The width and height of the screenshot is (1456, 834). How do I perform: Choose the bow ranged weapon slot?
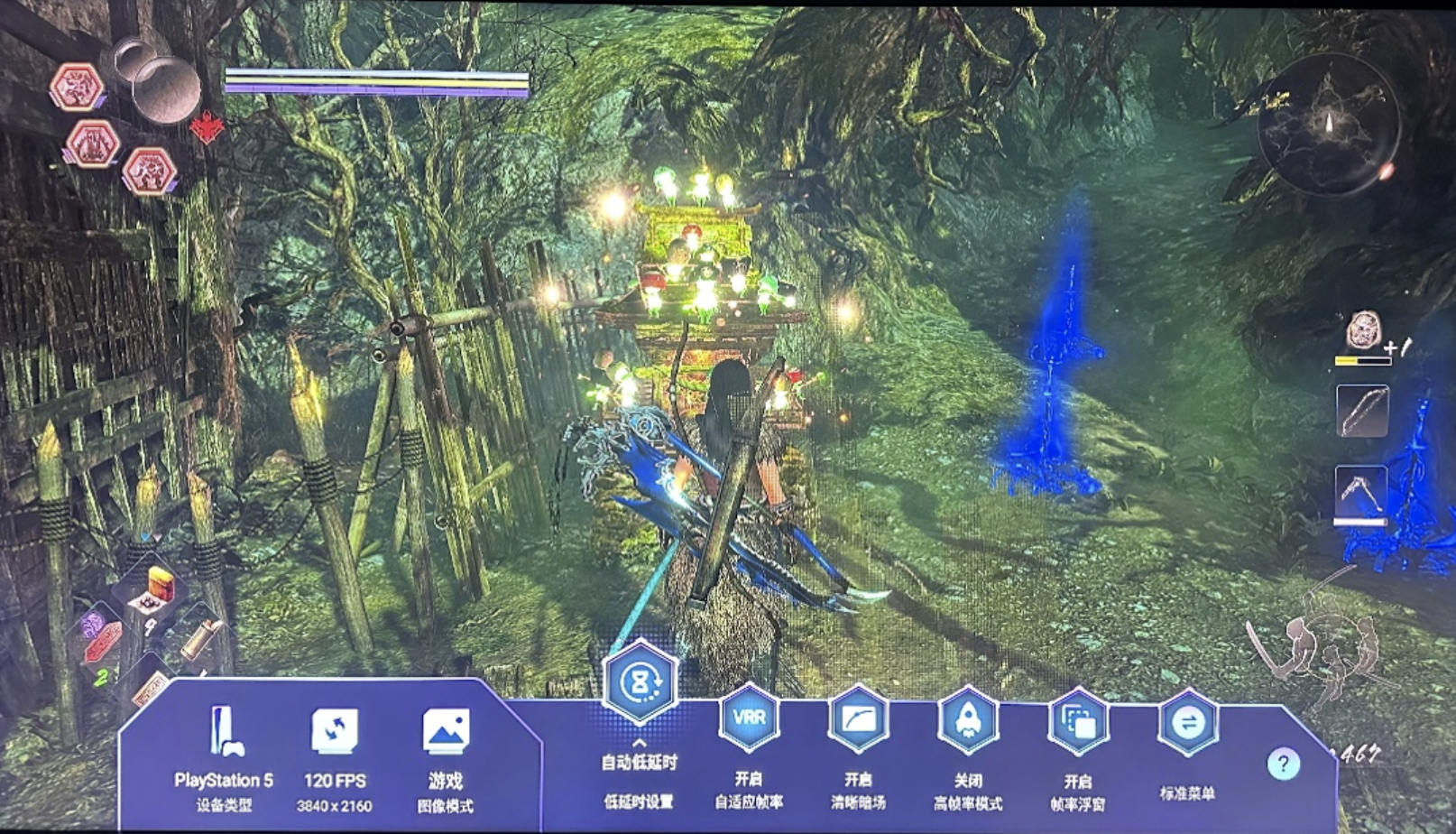[x=1361, y=411]
